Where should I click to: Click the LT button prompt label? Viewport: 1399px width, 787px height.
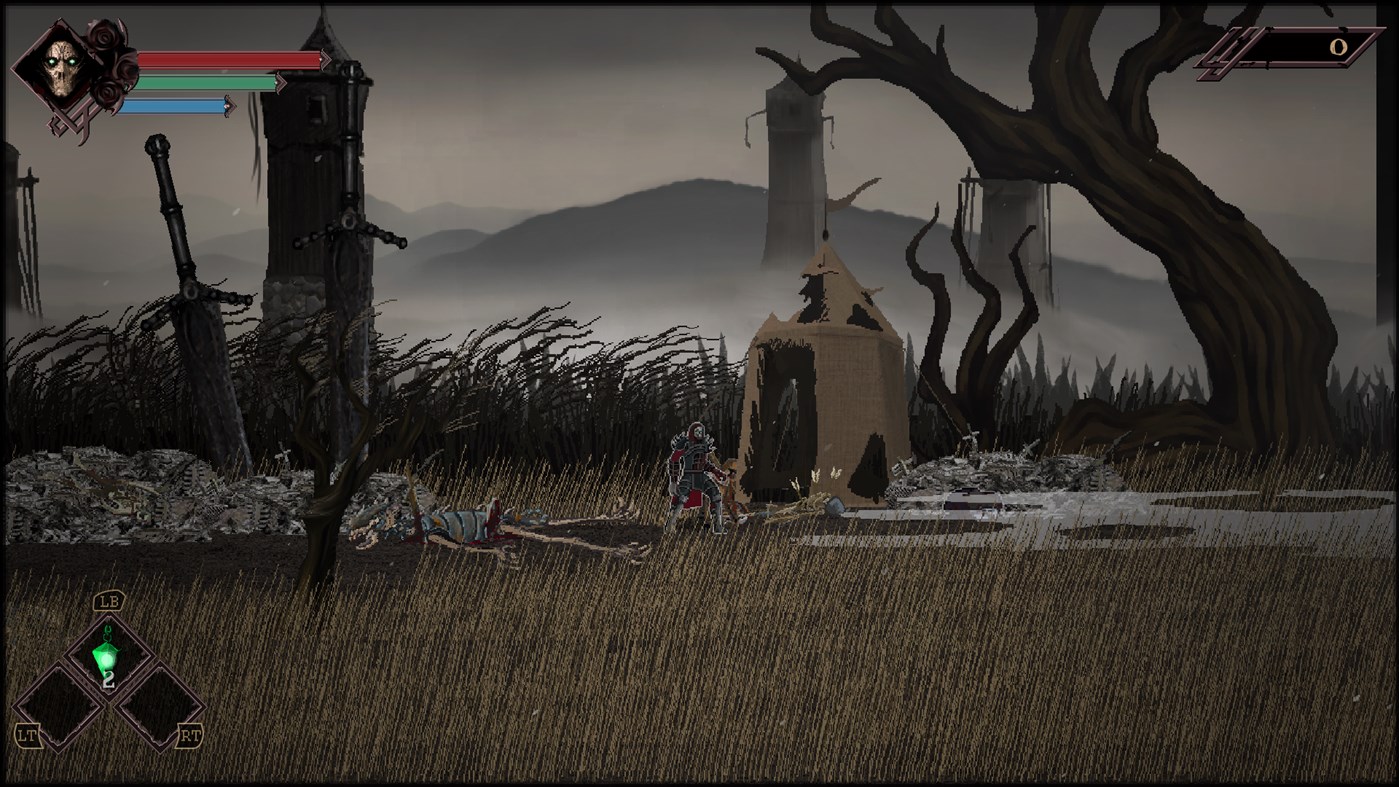(x=28, y=733)
